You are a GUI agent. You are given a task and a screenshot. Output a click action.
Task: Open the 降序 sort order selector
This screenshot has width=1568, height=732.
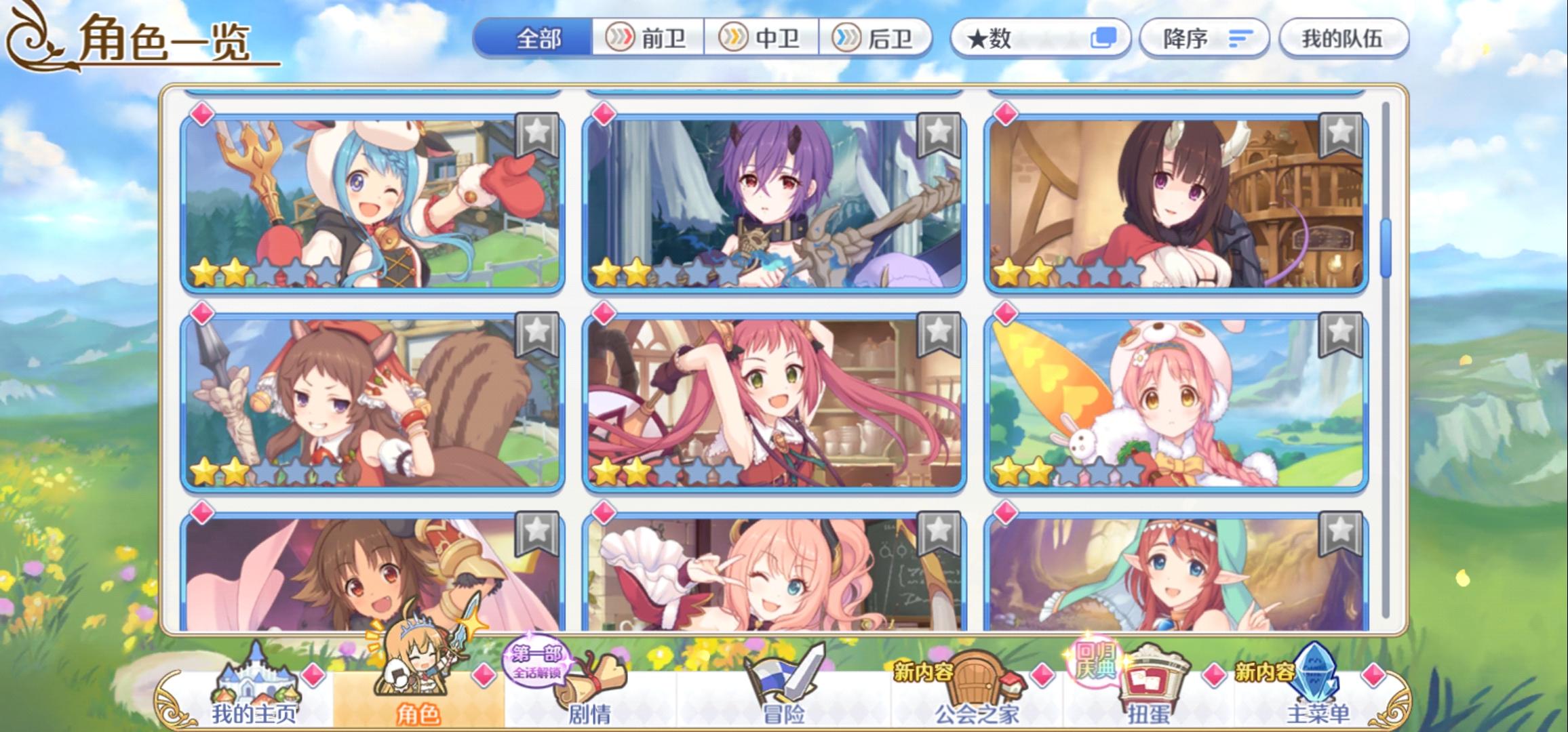(x=1204, y=39)
